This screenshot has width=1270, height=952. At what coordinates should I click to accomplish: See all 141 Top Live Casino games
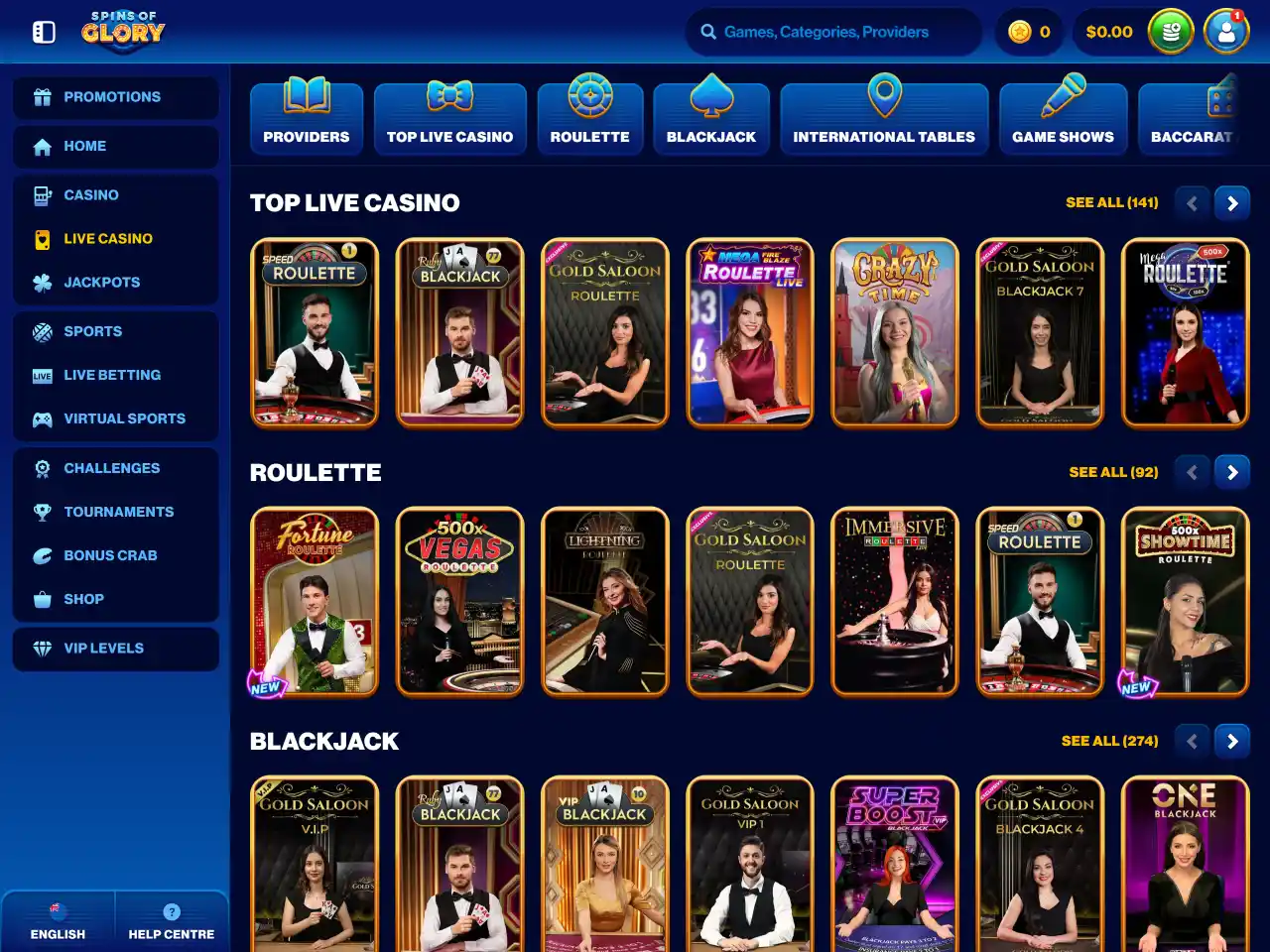click(1111, 202)
